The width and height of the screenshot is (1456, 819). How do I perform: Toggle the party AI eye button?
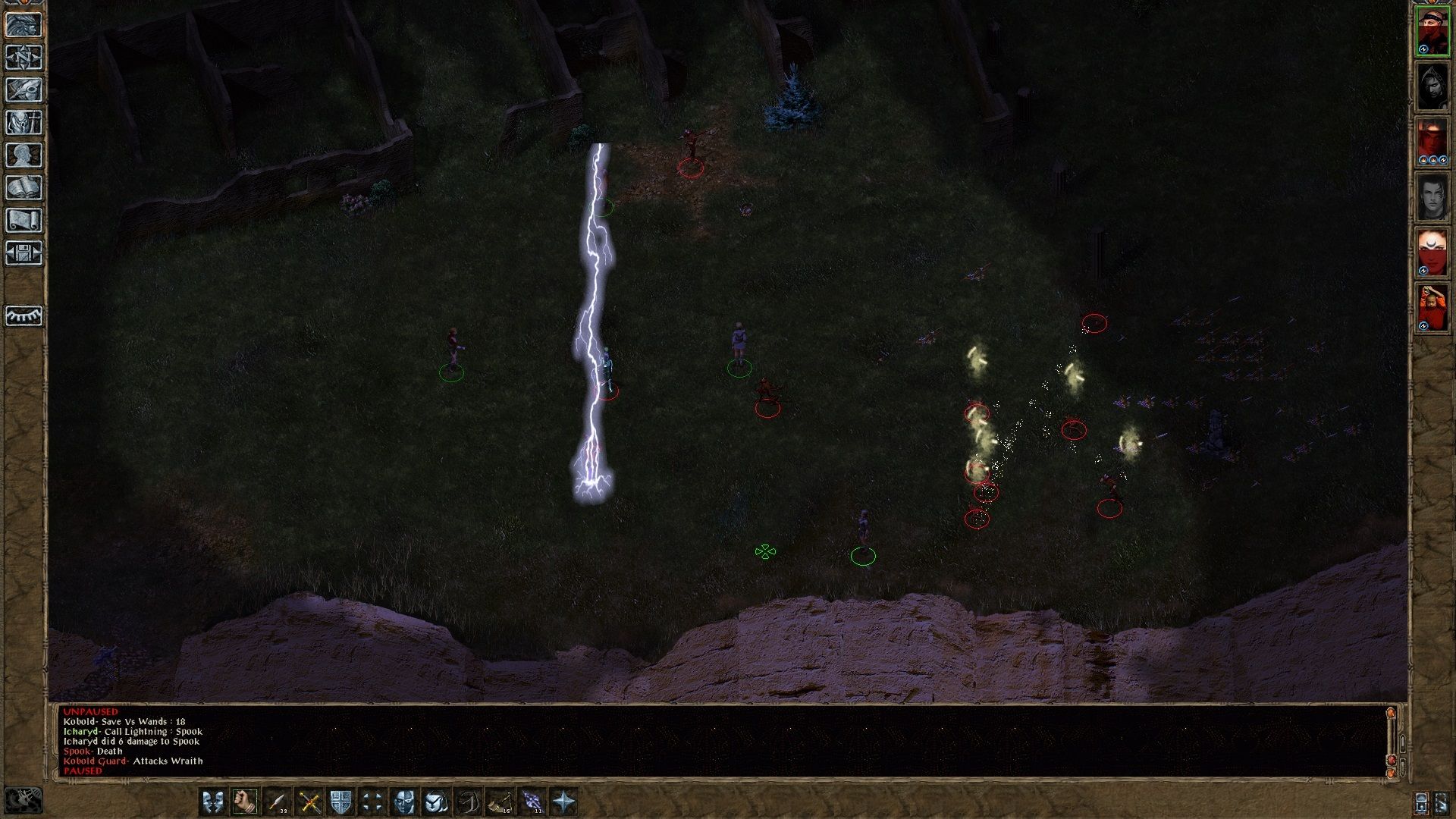tap(24, 315)
